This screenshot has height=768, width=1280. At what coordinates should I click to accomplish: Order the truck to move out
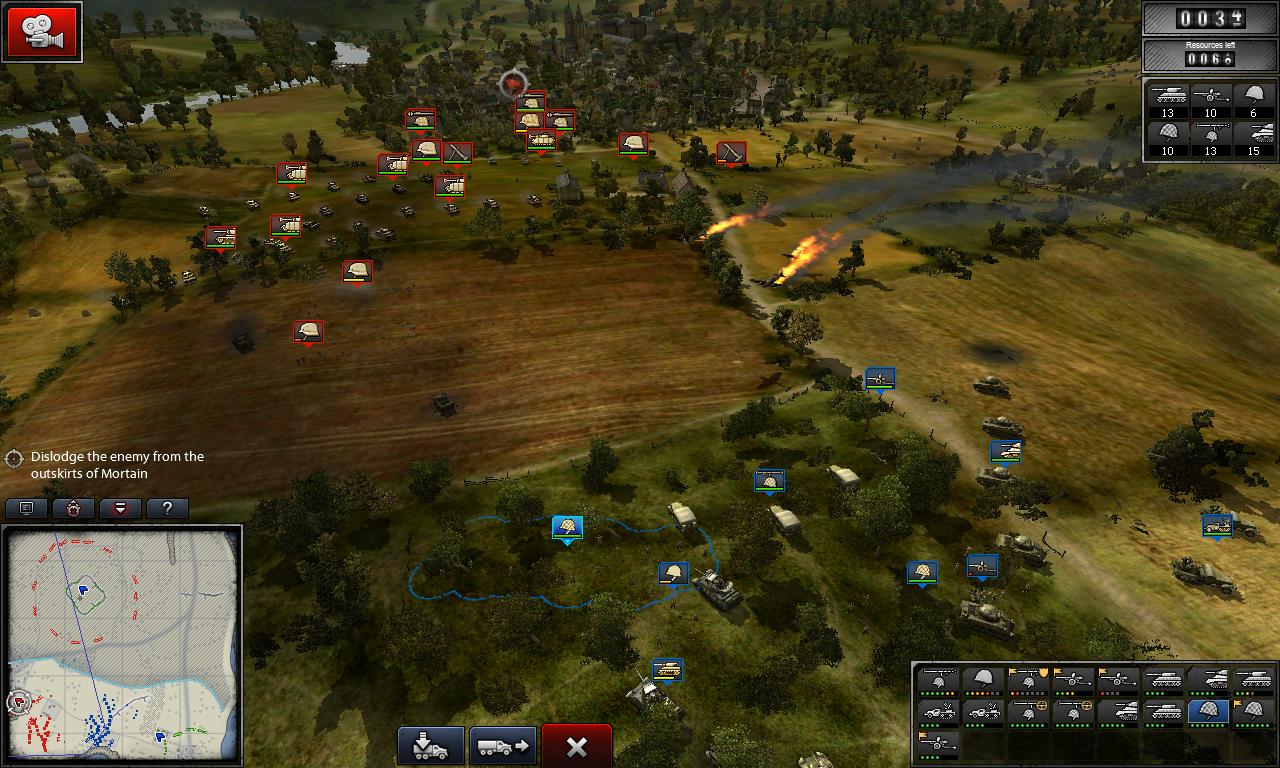pos(503,746)
